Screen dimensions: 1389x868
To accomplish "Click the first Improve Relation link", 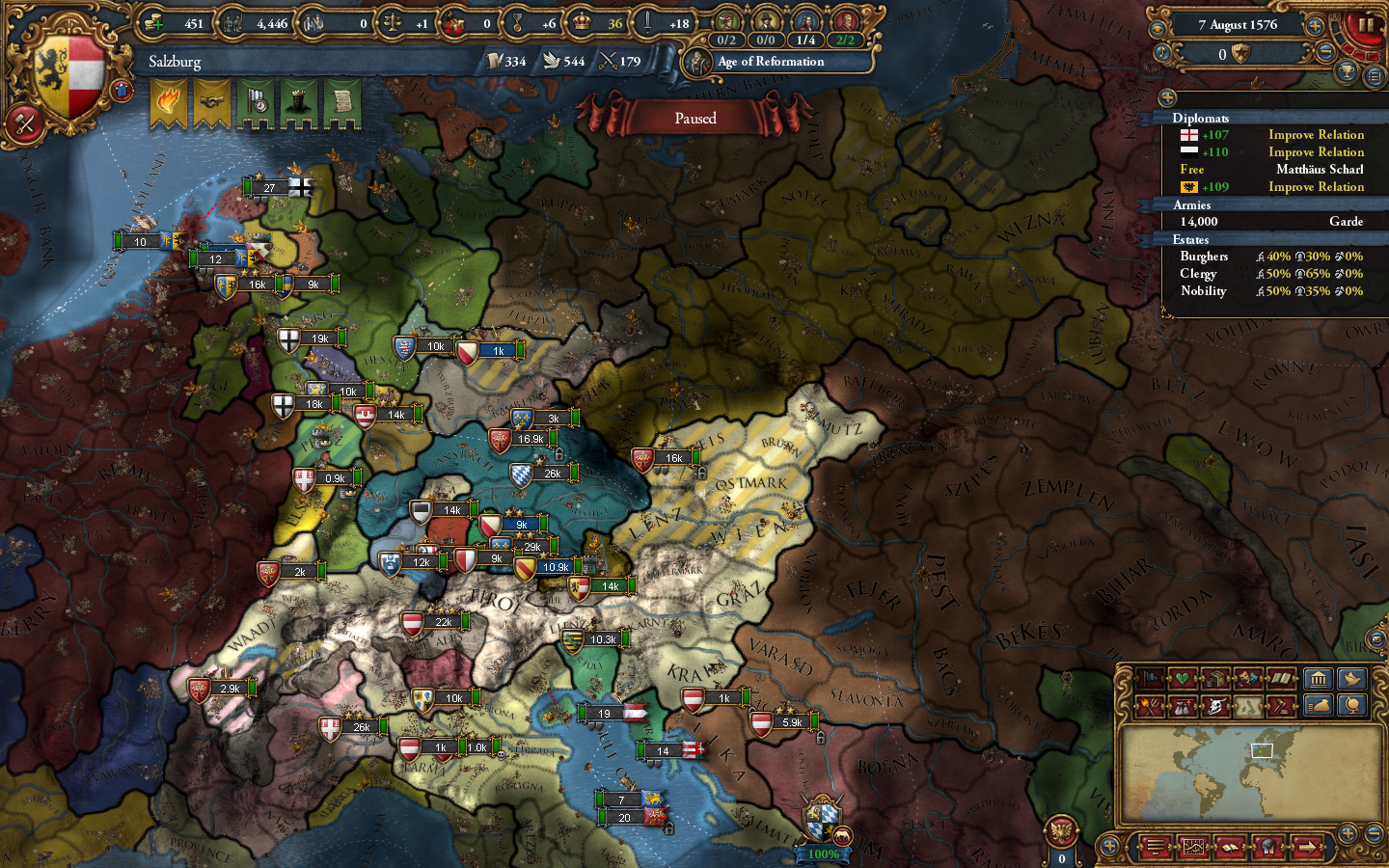I will pyautogui.click(x=1316, y=135).
